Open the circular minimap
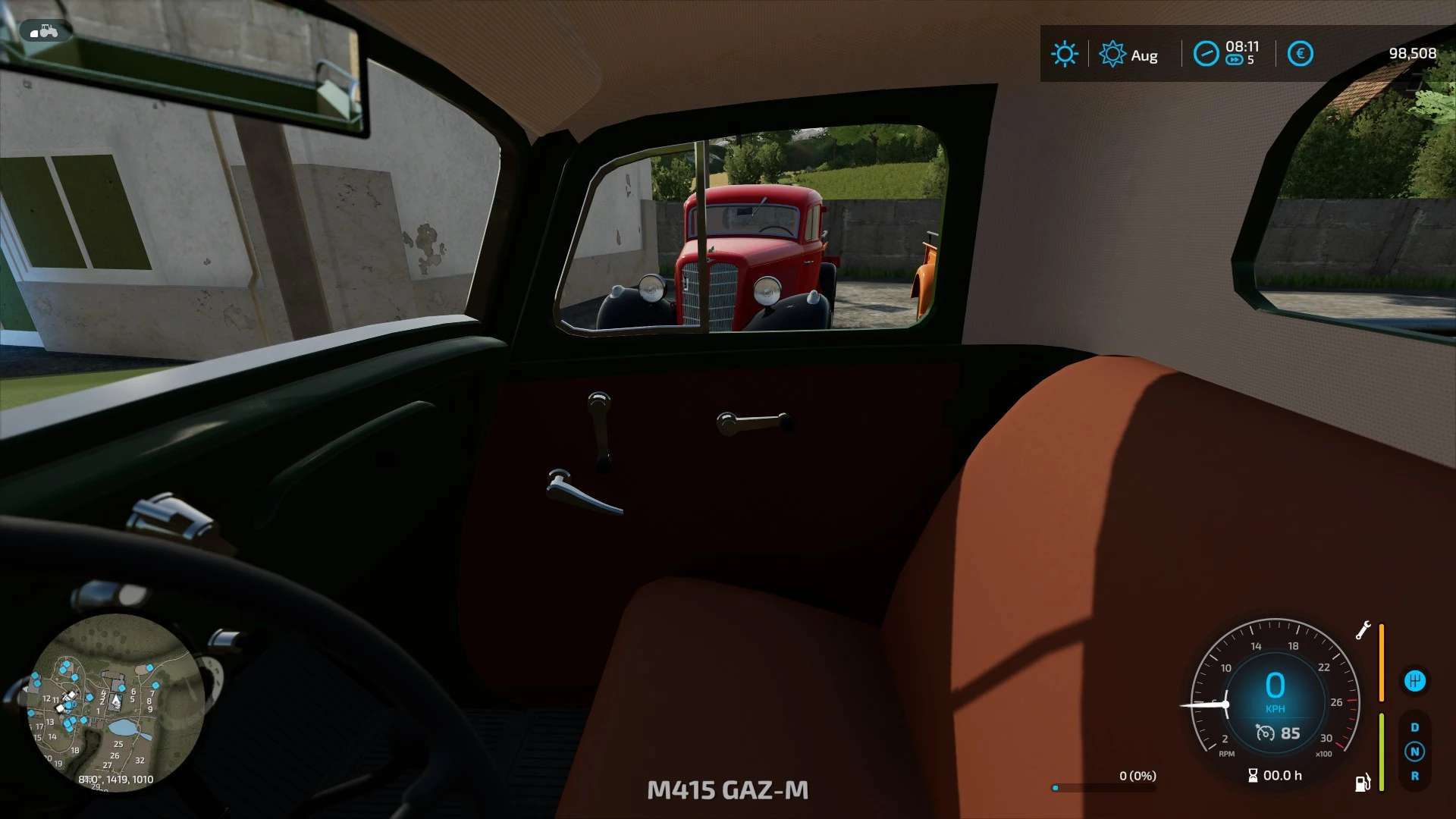The image size is (1456, 819). click(x=116, y=702)
